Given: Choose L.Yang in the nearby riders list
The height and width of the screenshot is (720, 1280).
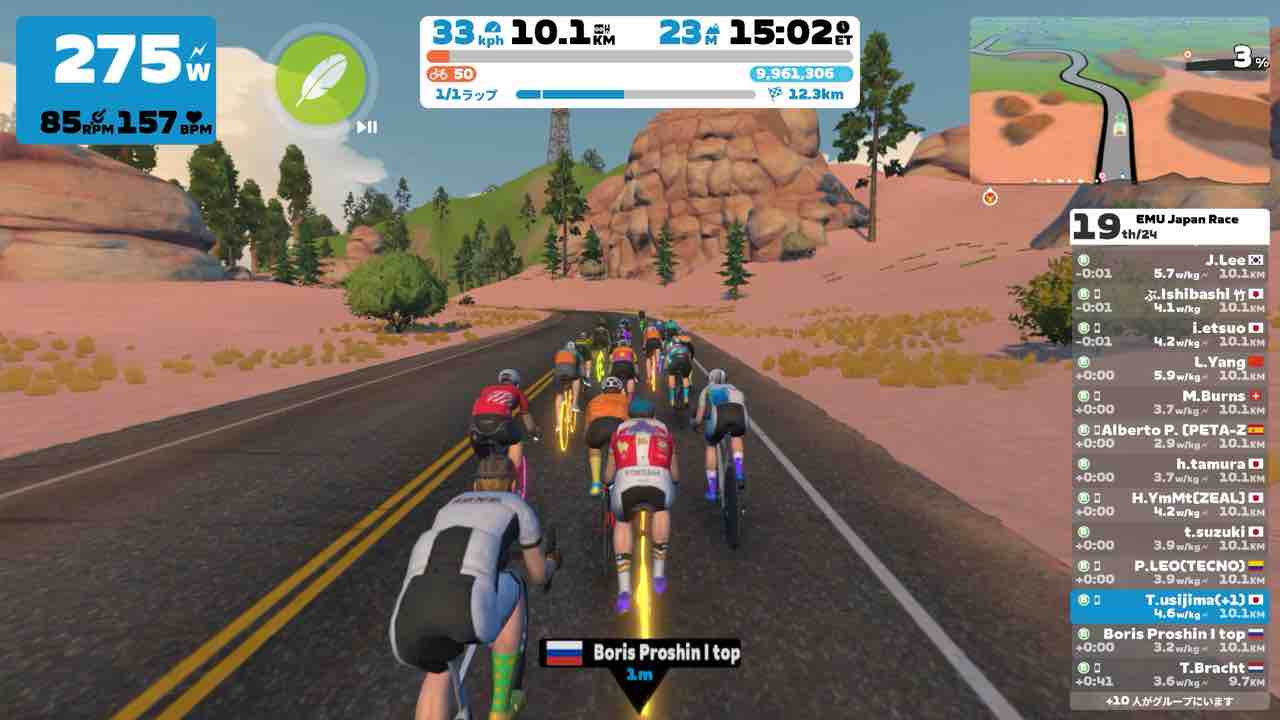Looking at the screenshot, I should point(1169,368).
